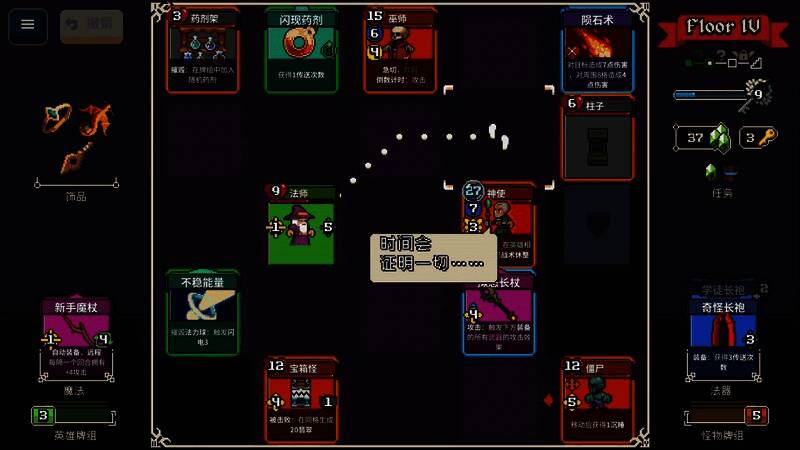The height and width of the screenshot is (450, 800).
Task: Pick the 闪现药剂 blink potion card
Action: [301, 50]
